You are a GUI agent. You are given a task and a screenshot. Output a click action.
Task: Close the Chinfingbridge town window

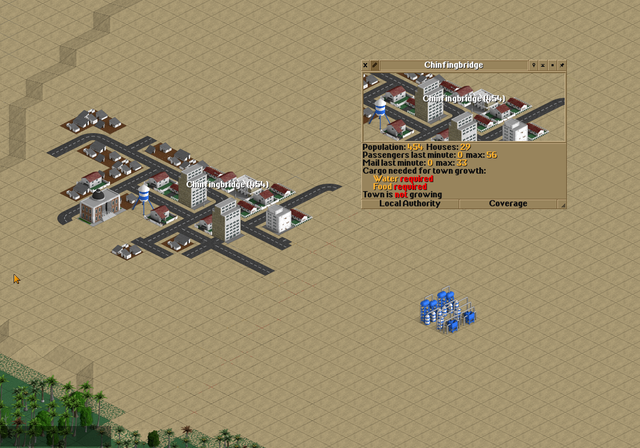click(x=366, y=65)
